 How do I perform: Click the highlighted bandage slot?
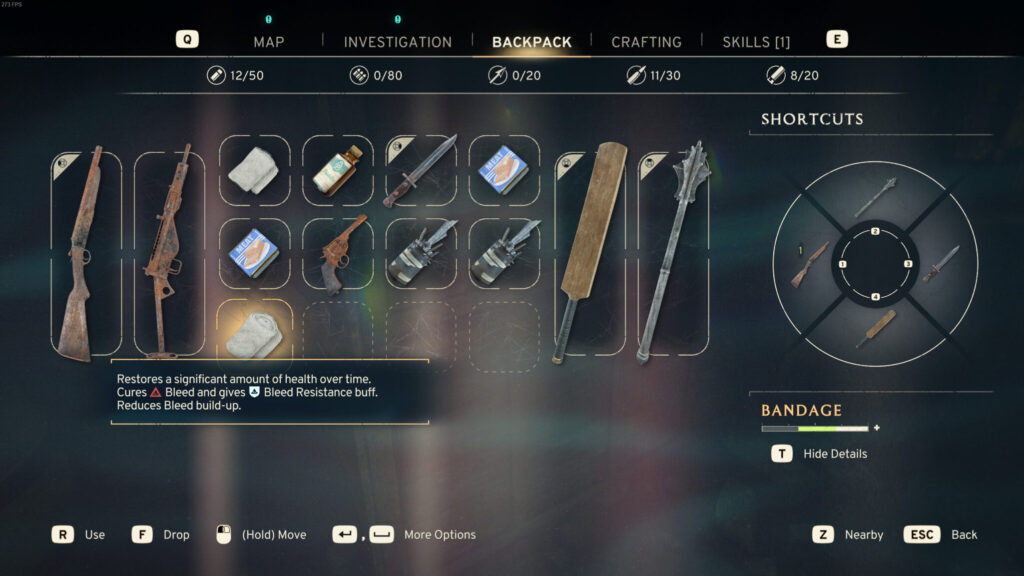(254, 332)
